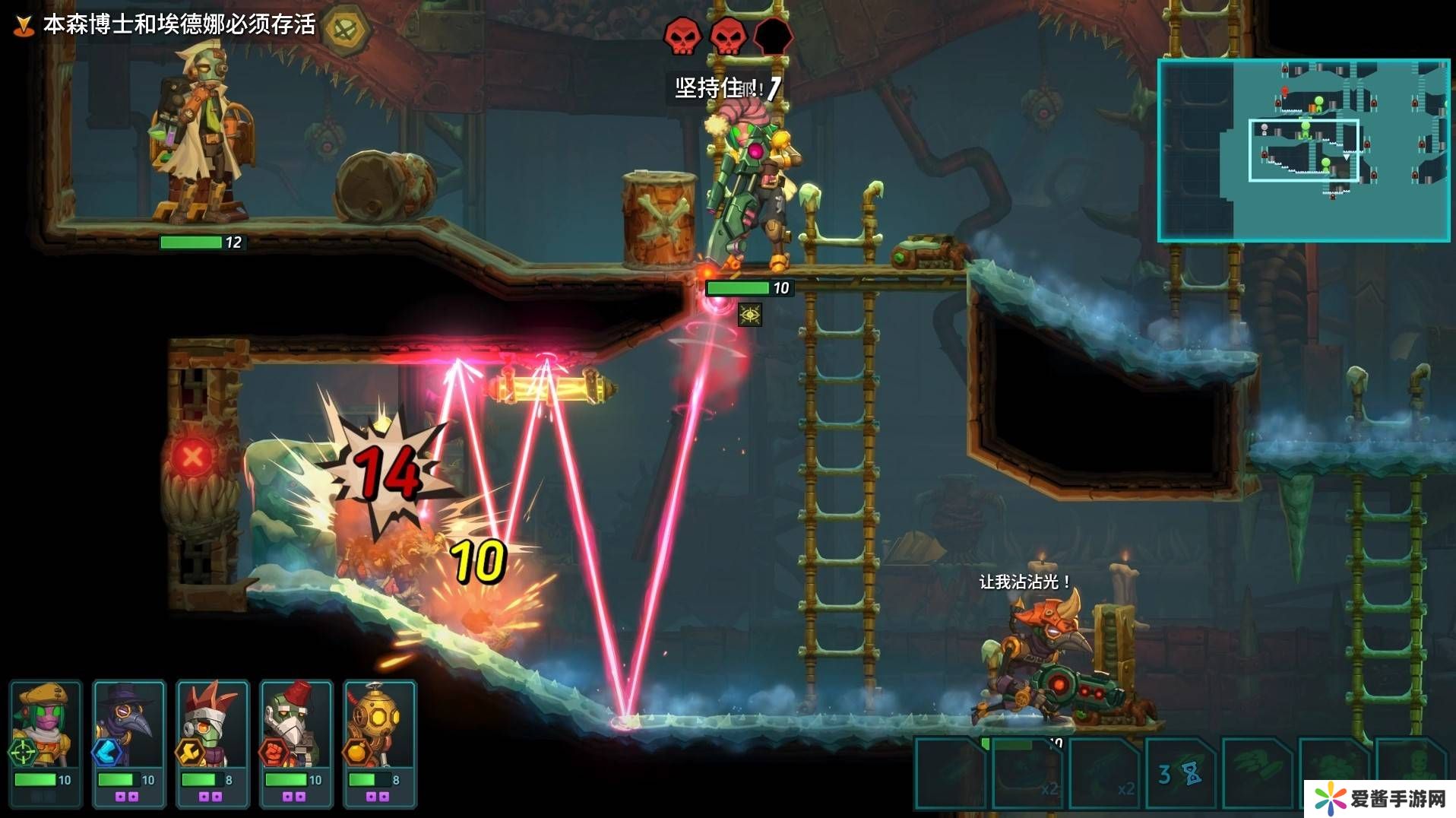Click the minimap in the corner

click(x=1303, y=151)
